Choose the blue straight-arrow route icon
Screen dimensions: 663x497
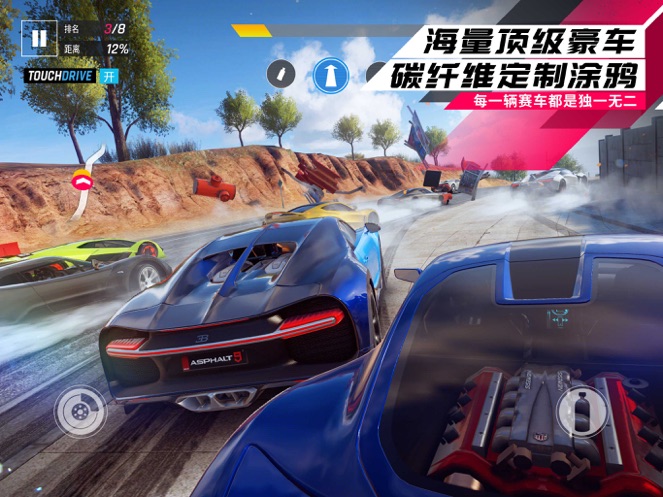(x=329, y=73)
